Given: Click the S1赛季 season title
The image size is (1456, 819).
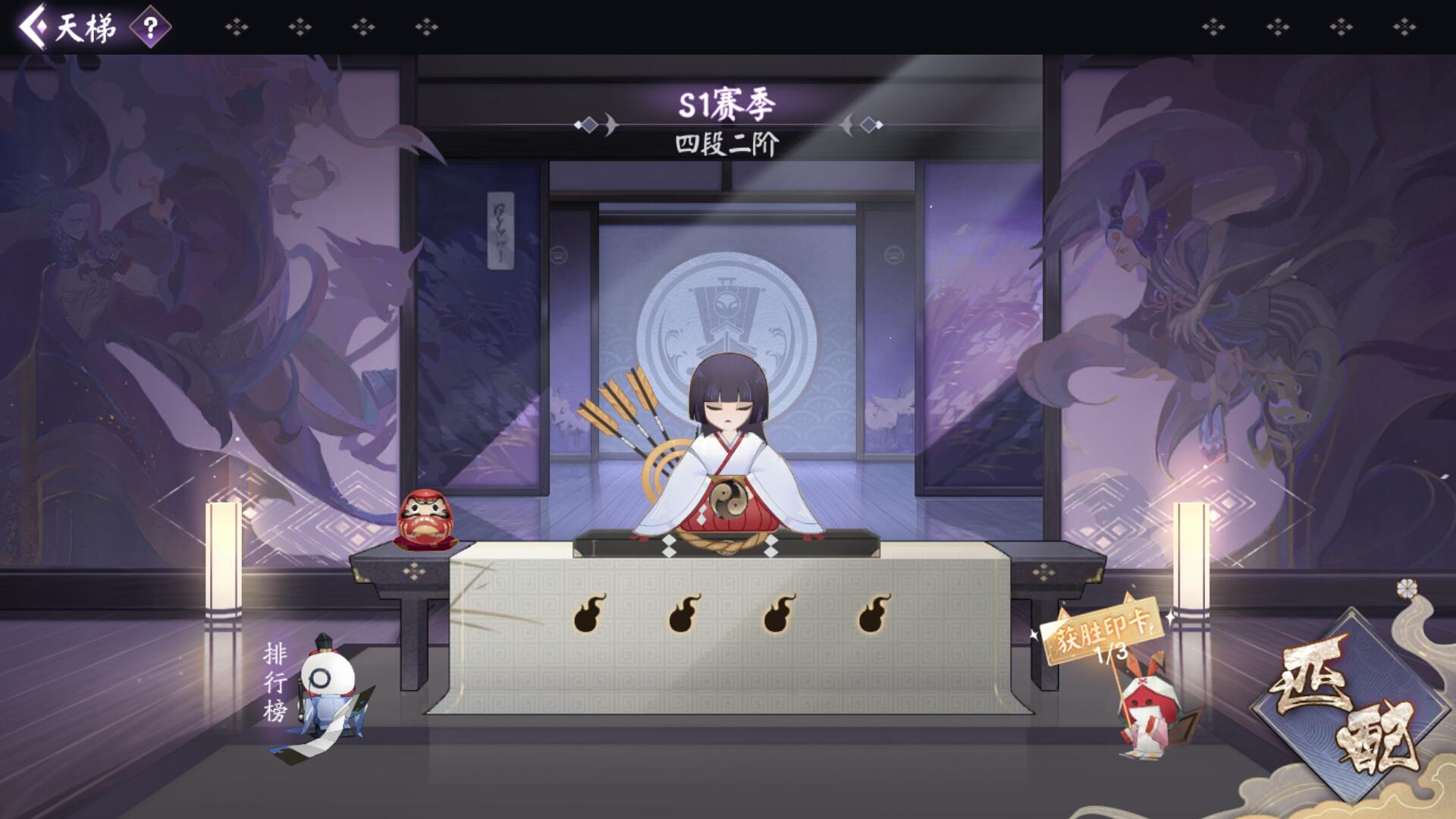Looking at the screenshot, I should click(726, 102).
